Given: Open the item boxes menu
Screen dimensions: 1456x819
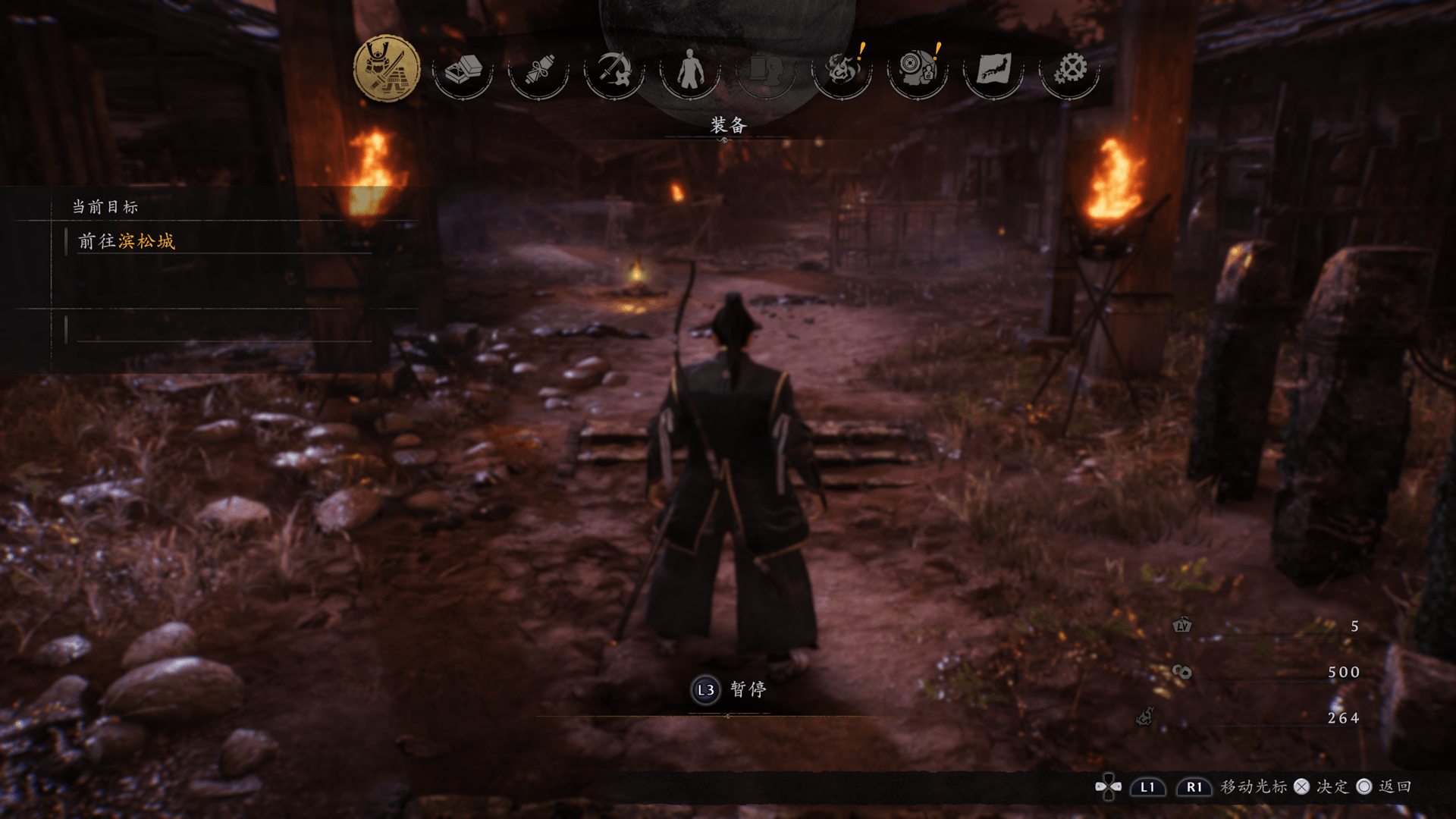Looking at the screenshot, I should 463,70.
